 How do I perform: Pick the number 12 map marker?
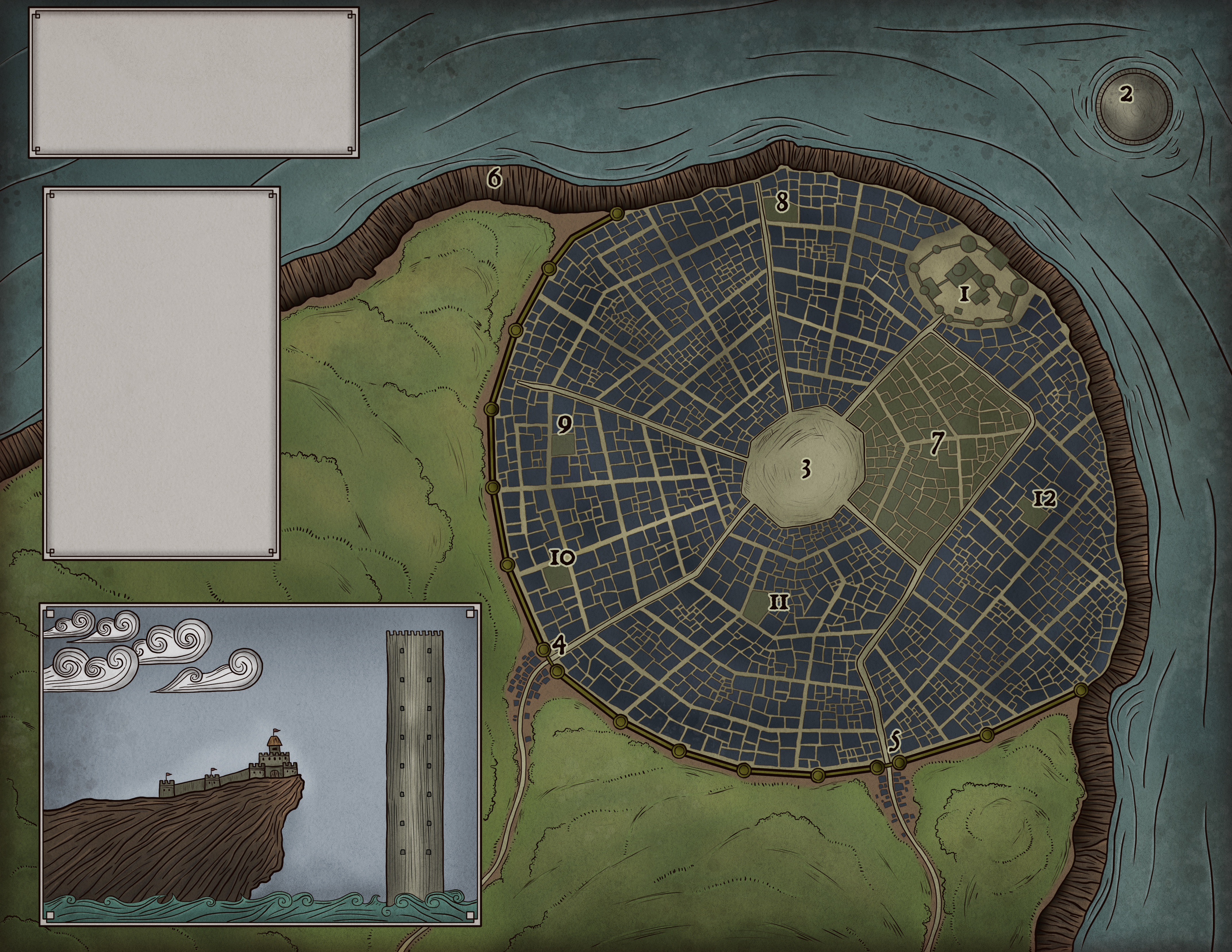(1044, 498)
